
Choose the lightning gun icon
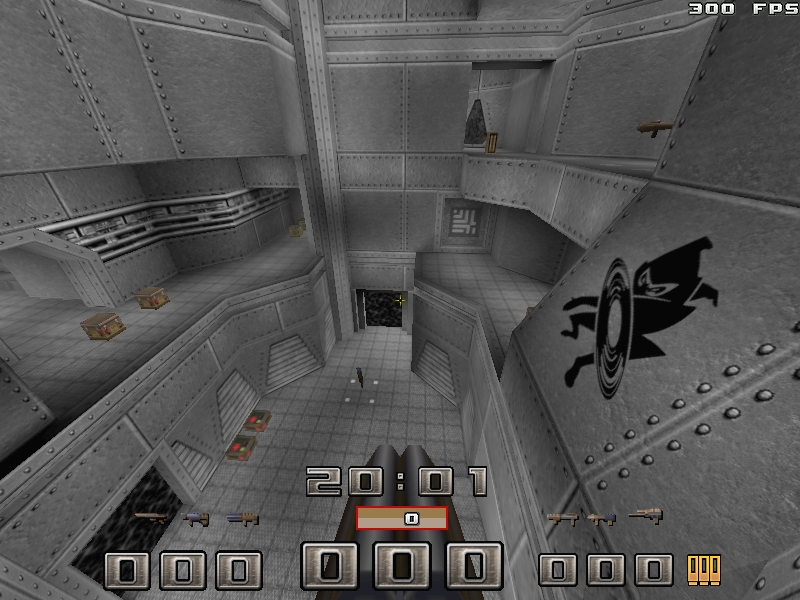(x=645, y=516)
